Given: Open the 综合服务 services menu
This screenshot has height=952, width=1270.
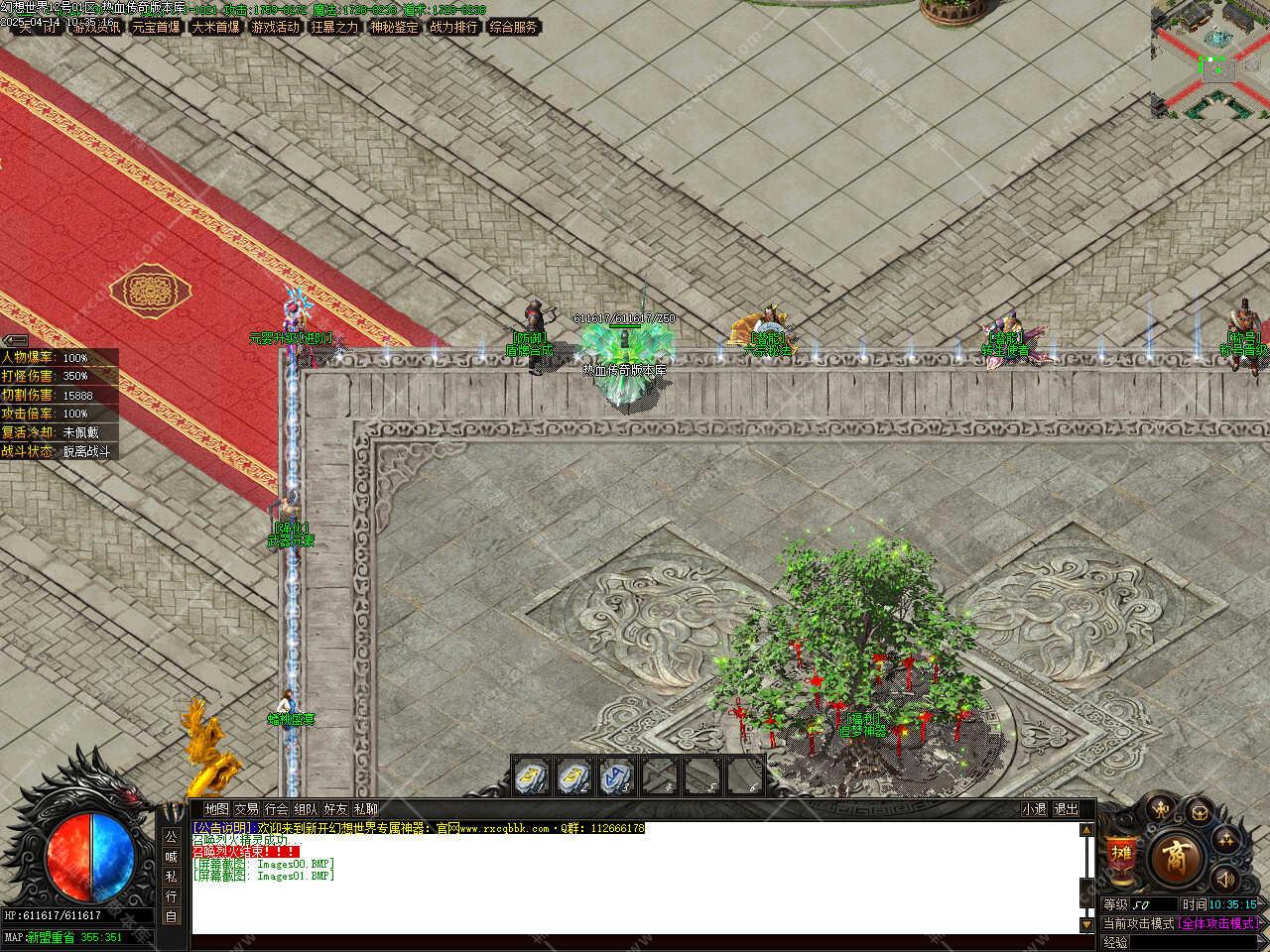Looking at the screenshot, I should [513, 28].
